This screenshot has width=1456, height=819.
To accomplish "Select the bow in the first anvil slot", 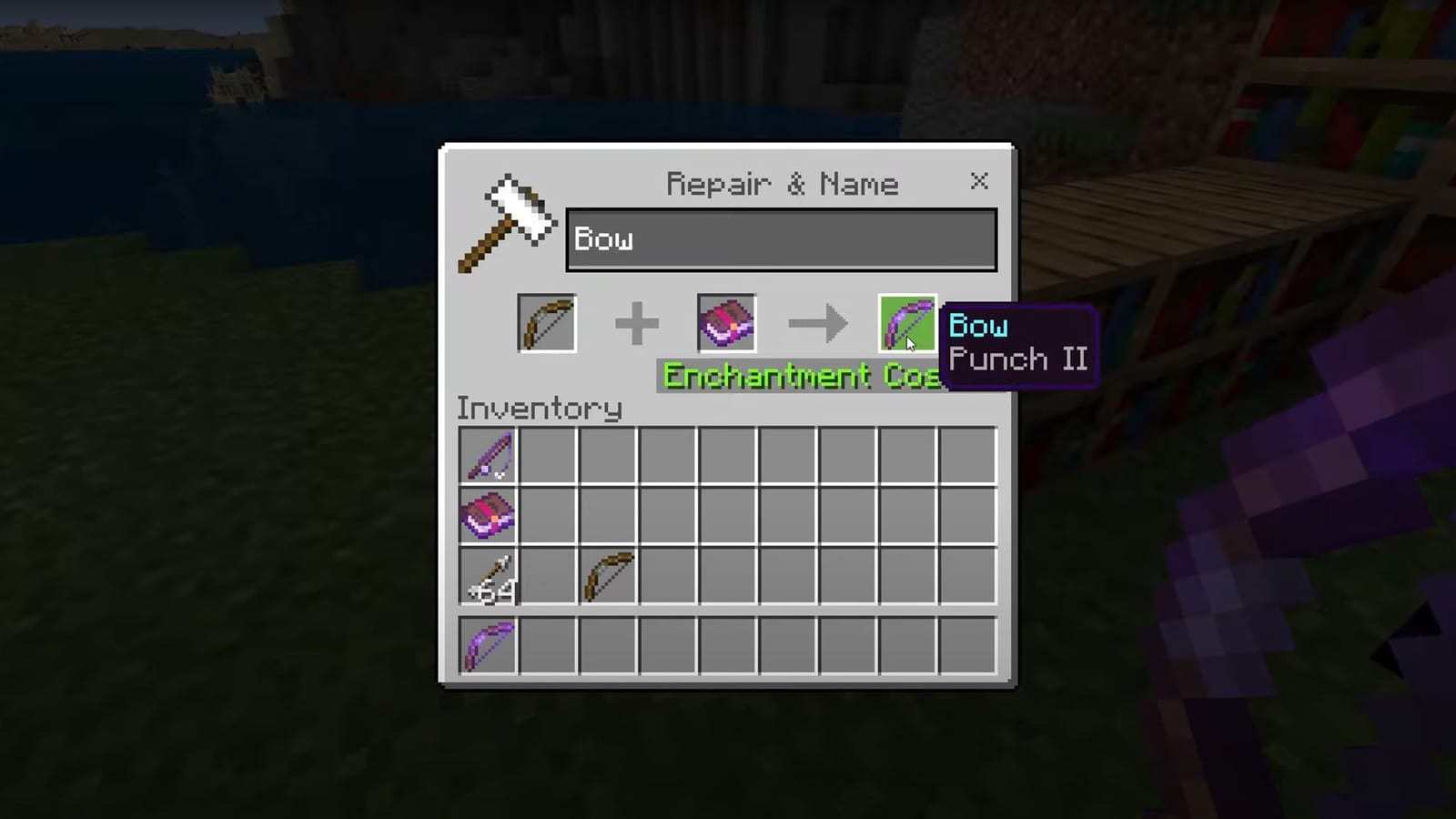I will (x=546, y=323).
